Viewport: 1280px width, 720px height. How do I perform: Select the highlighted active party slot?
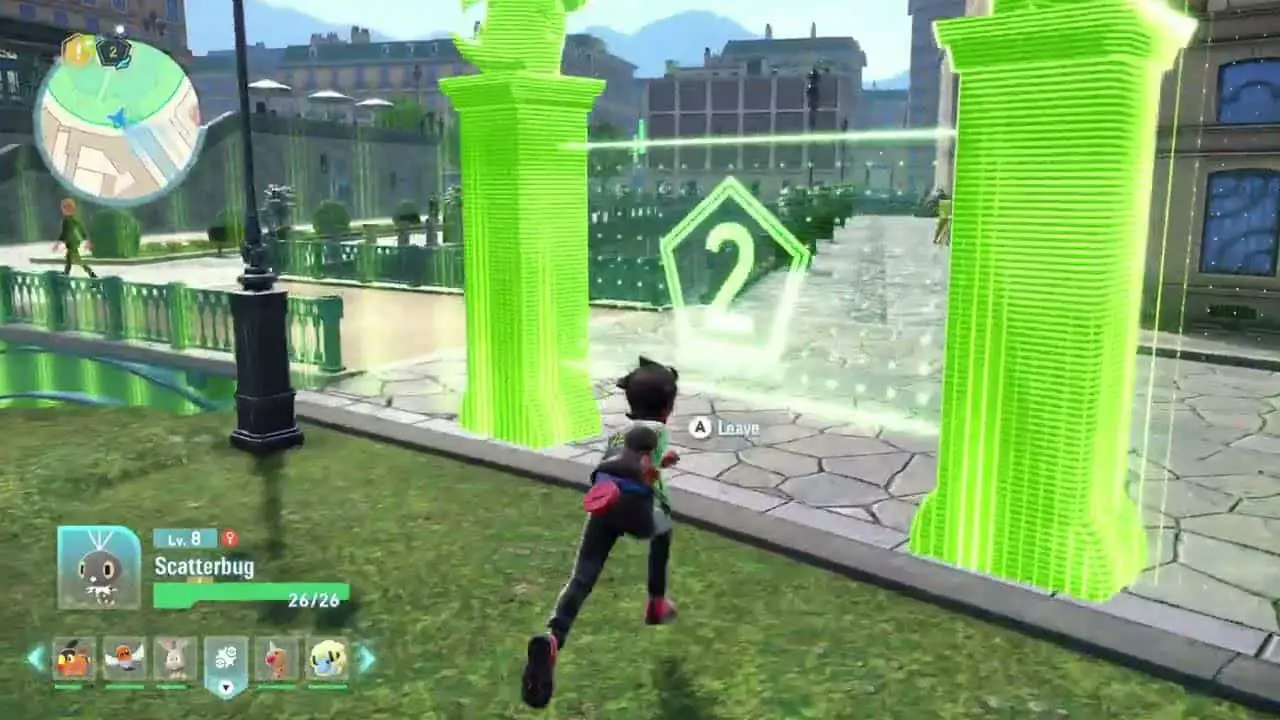pos(226,662)
